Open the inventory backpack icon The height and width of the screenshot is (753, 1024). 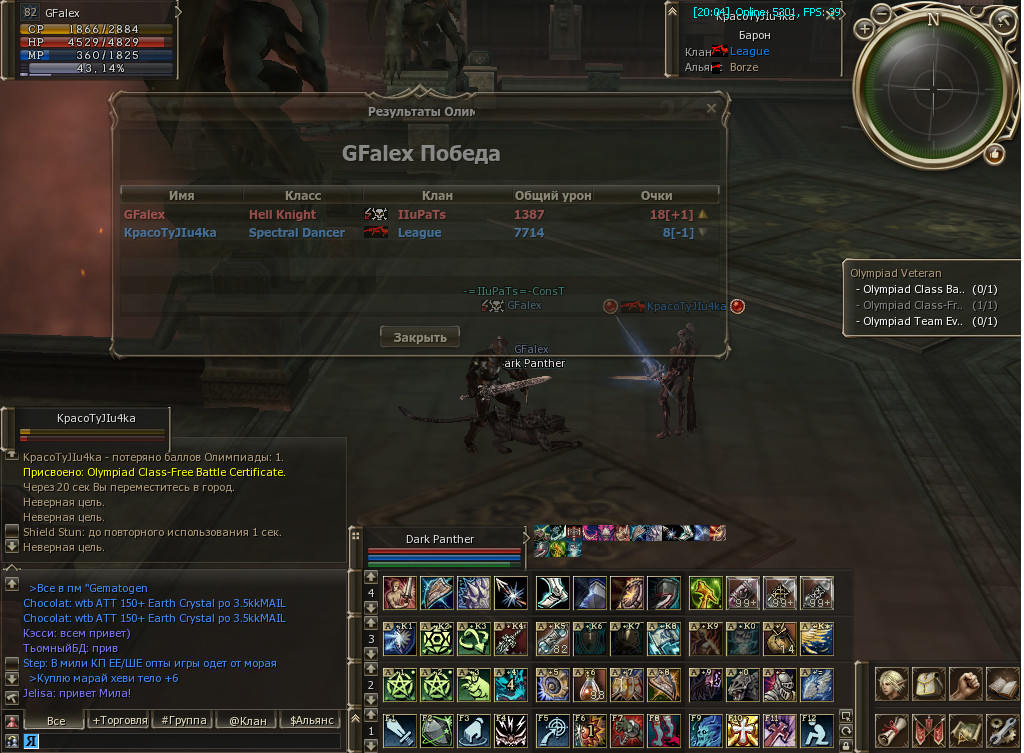[x=927, y=685]
